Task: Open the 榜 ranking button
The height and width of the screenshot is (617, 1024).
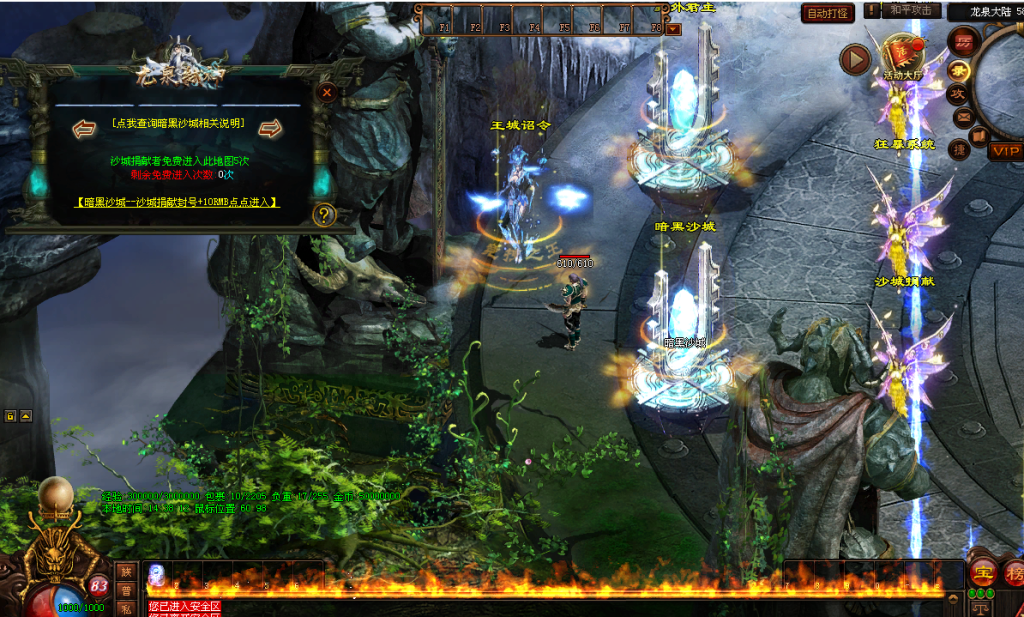Action: [x=1013, y=573]
